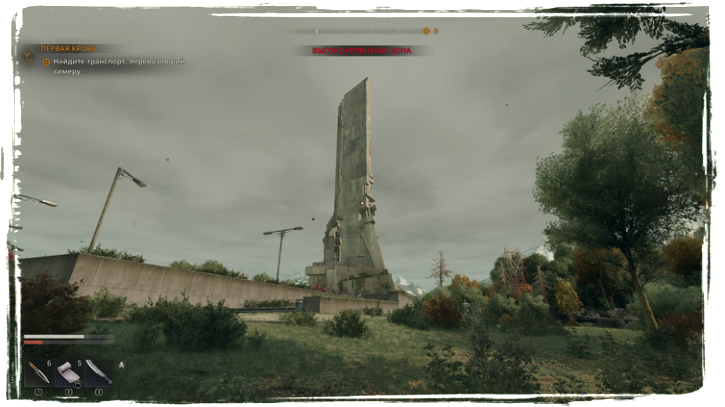Select the throwing knife hotbar slot
Screen dimensions: 725x407
(x=38, y=373)
